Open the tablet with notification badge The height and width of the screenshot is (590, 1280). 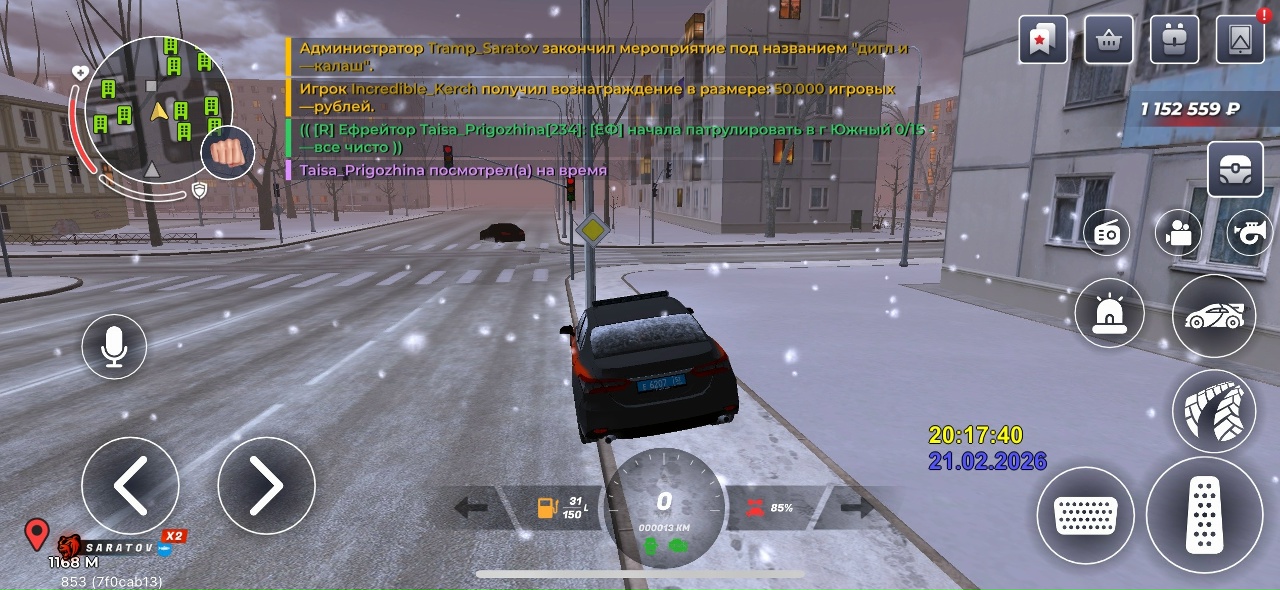(x=1240, y=40)
